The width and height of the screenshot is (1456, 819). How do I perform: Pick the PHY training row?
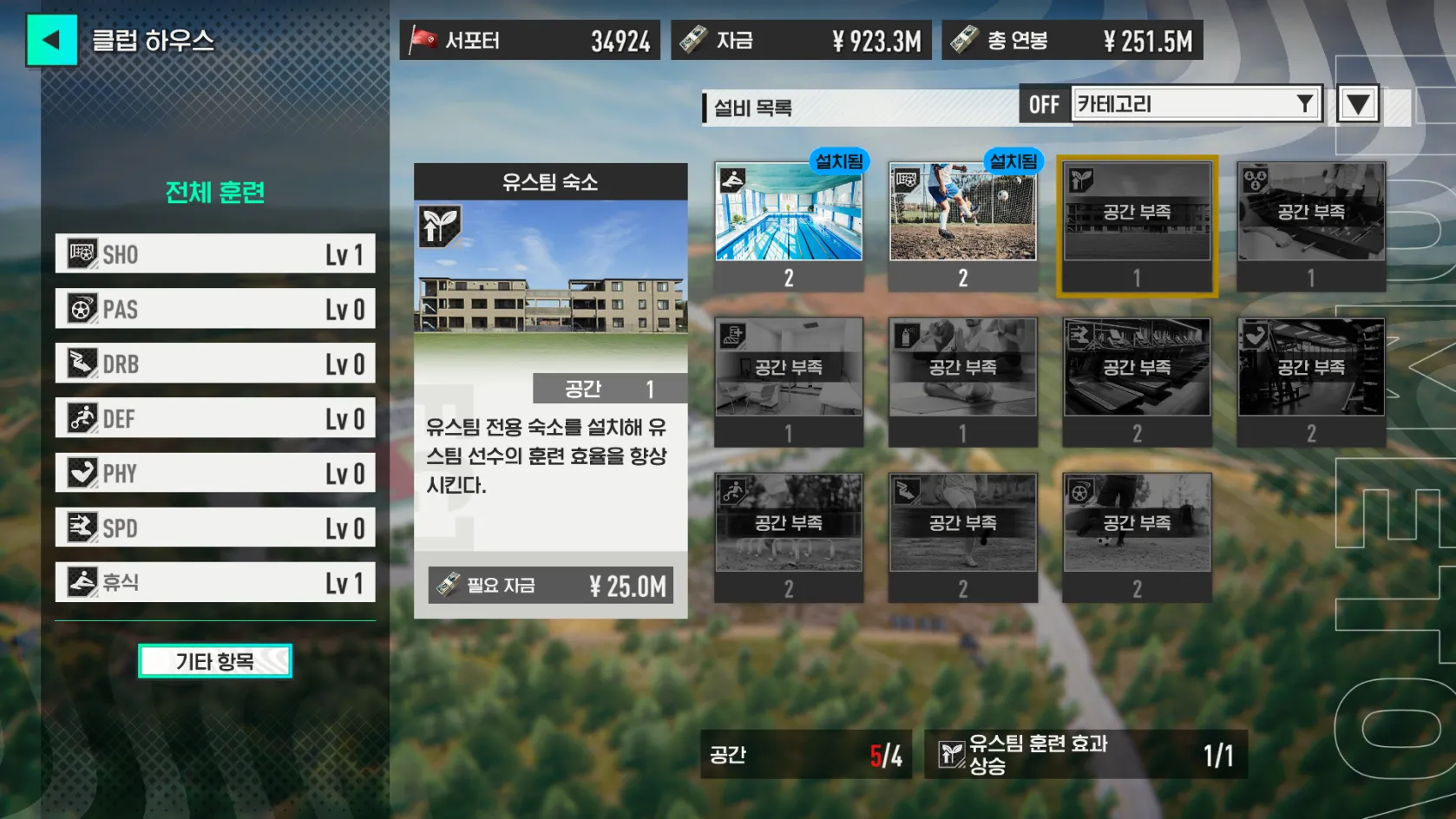coord(215,473)
